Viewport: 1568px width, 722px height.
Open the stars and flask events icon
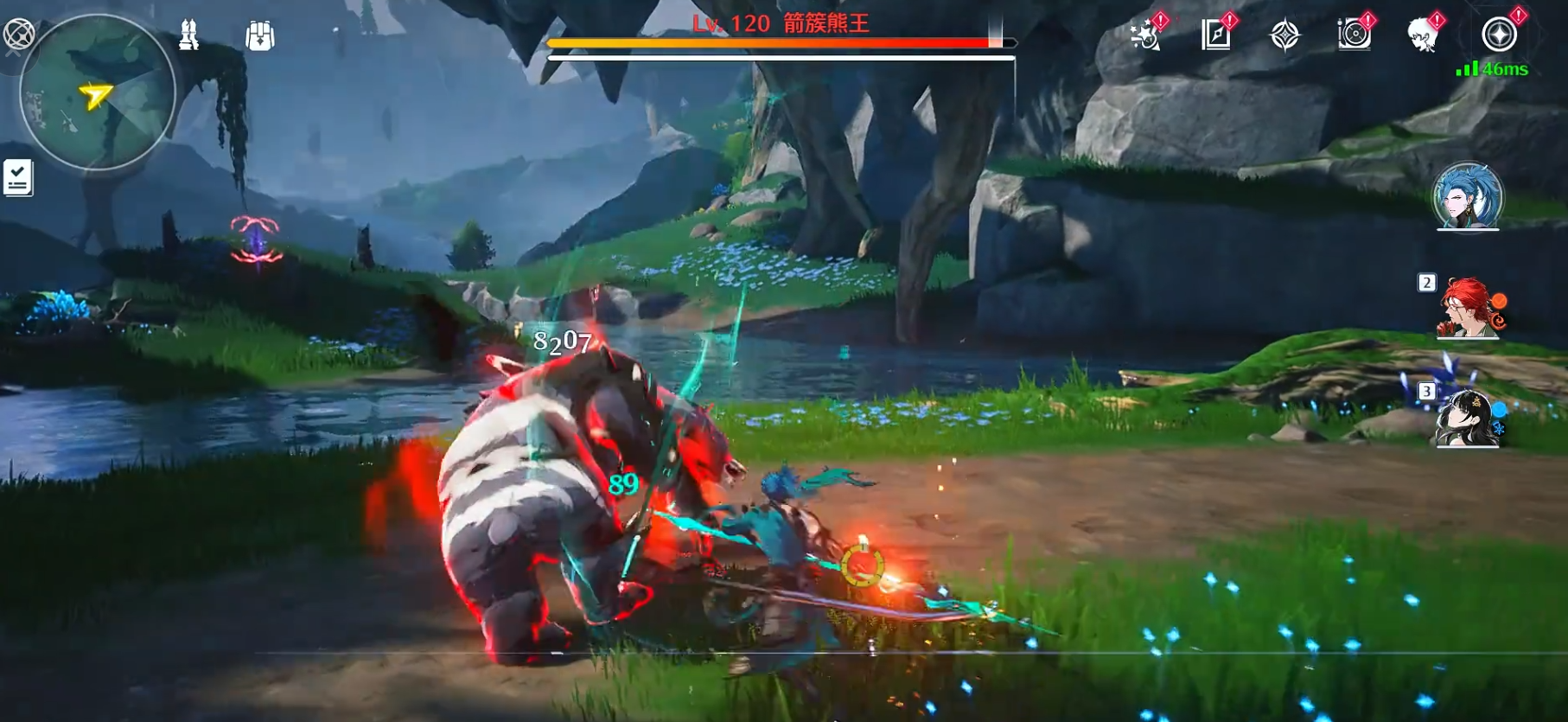pos(1146,35)
